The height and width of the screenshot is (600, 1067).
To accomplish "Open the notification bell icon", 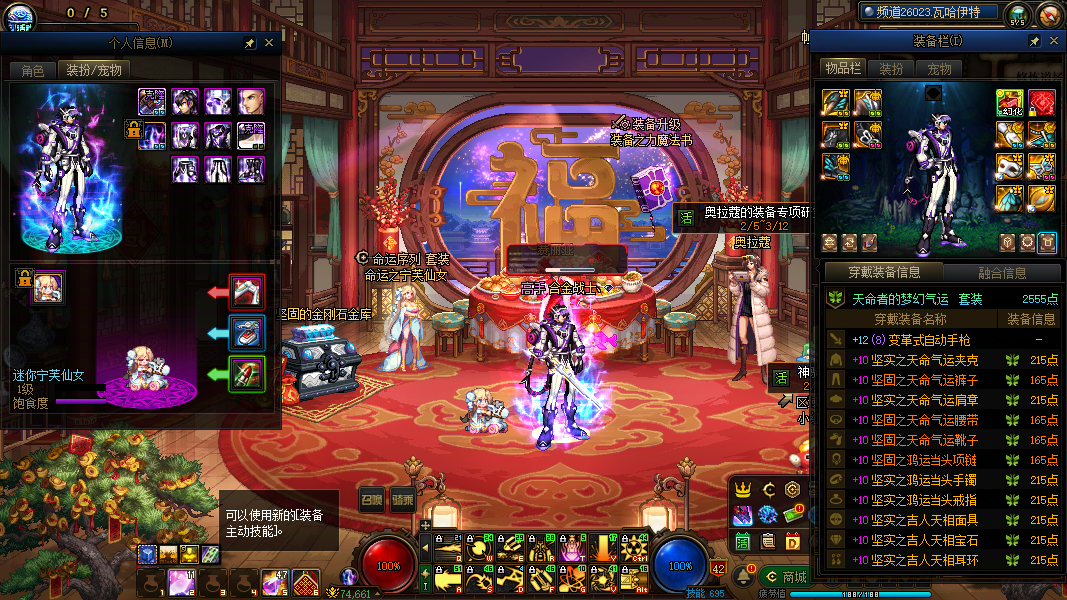I will click(744, 577).
